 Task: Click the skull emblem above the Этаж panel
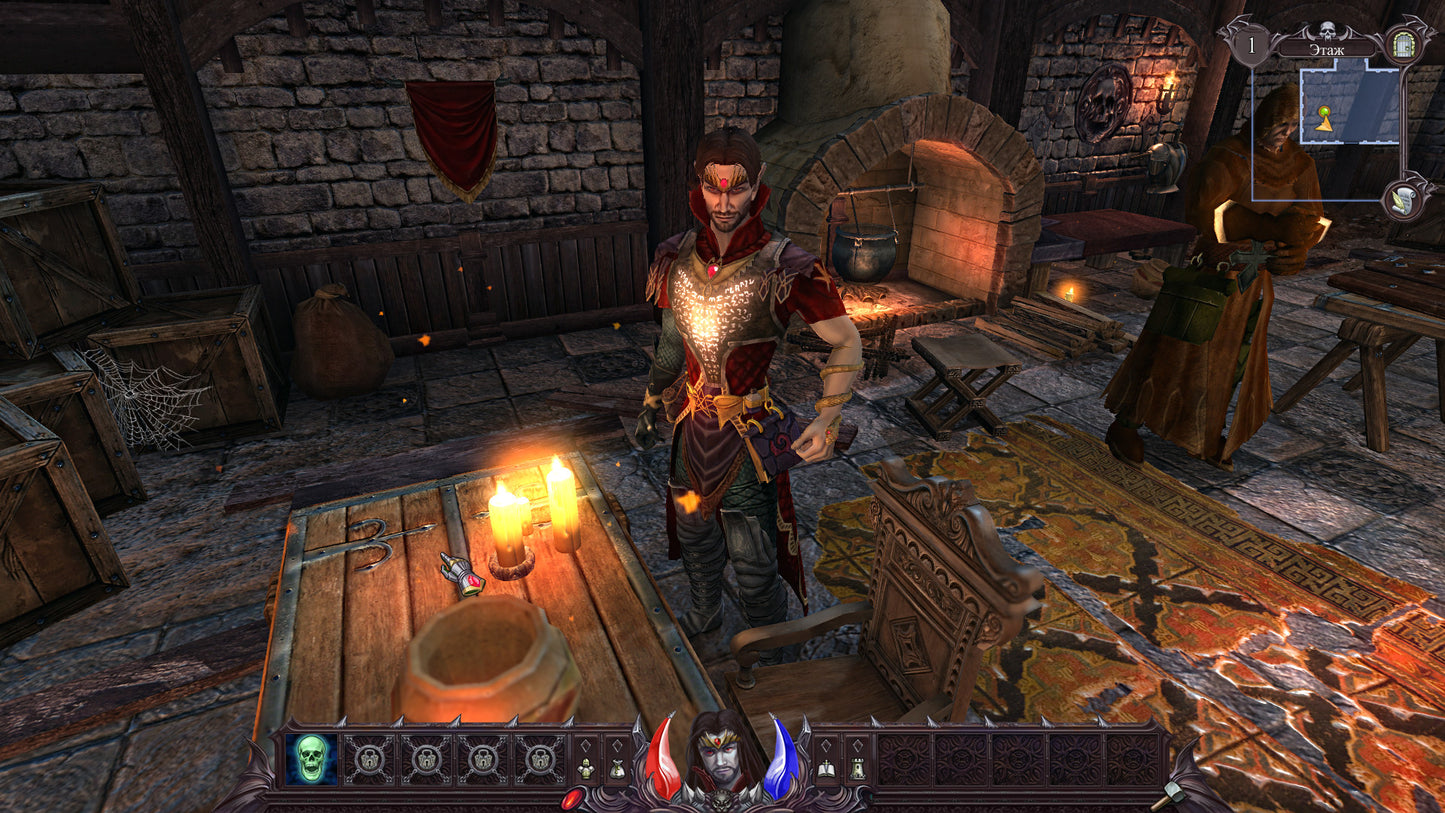(1326, 28)
